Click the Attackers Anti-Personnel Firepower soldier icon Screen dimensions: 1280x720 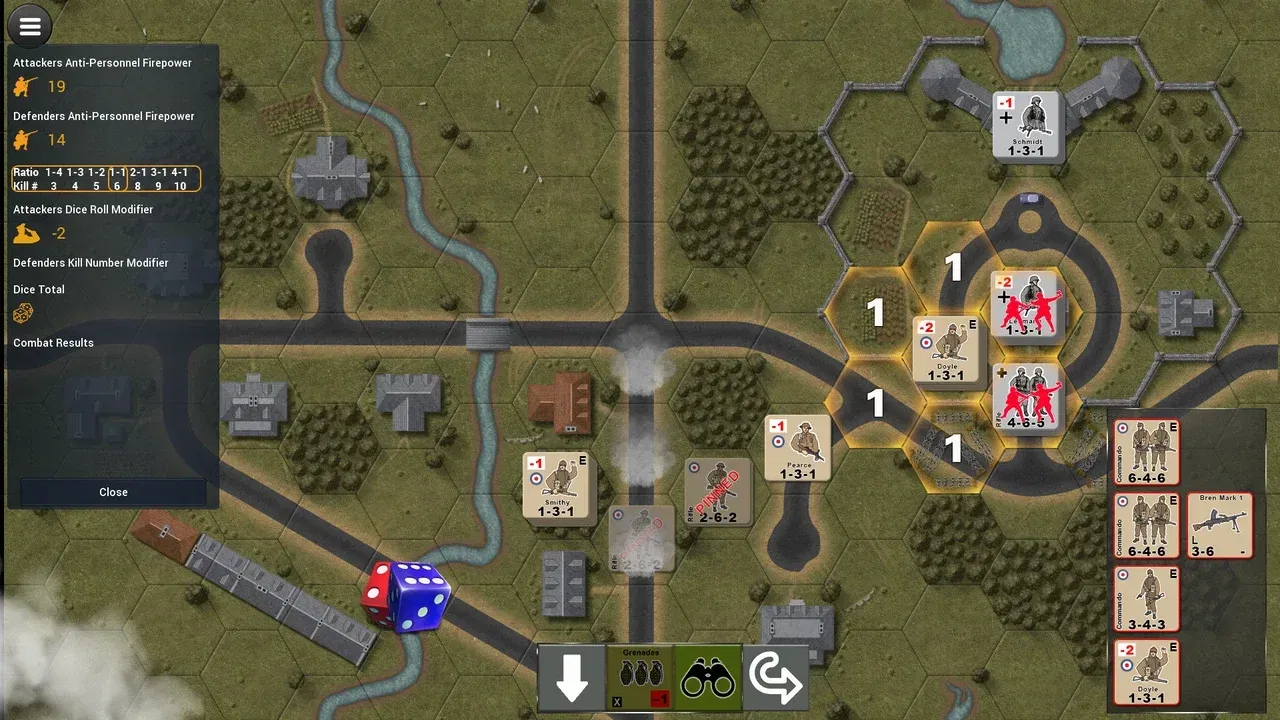coord(21,86)
